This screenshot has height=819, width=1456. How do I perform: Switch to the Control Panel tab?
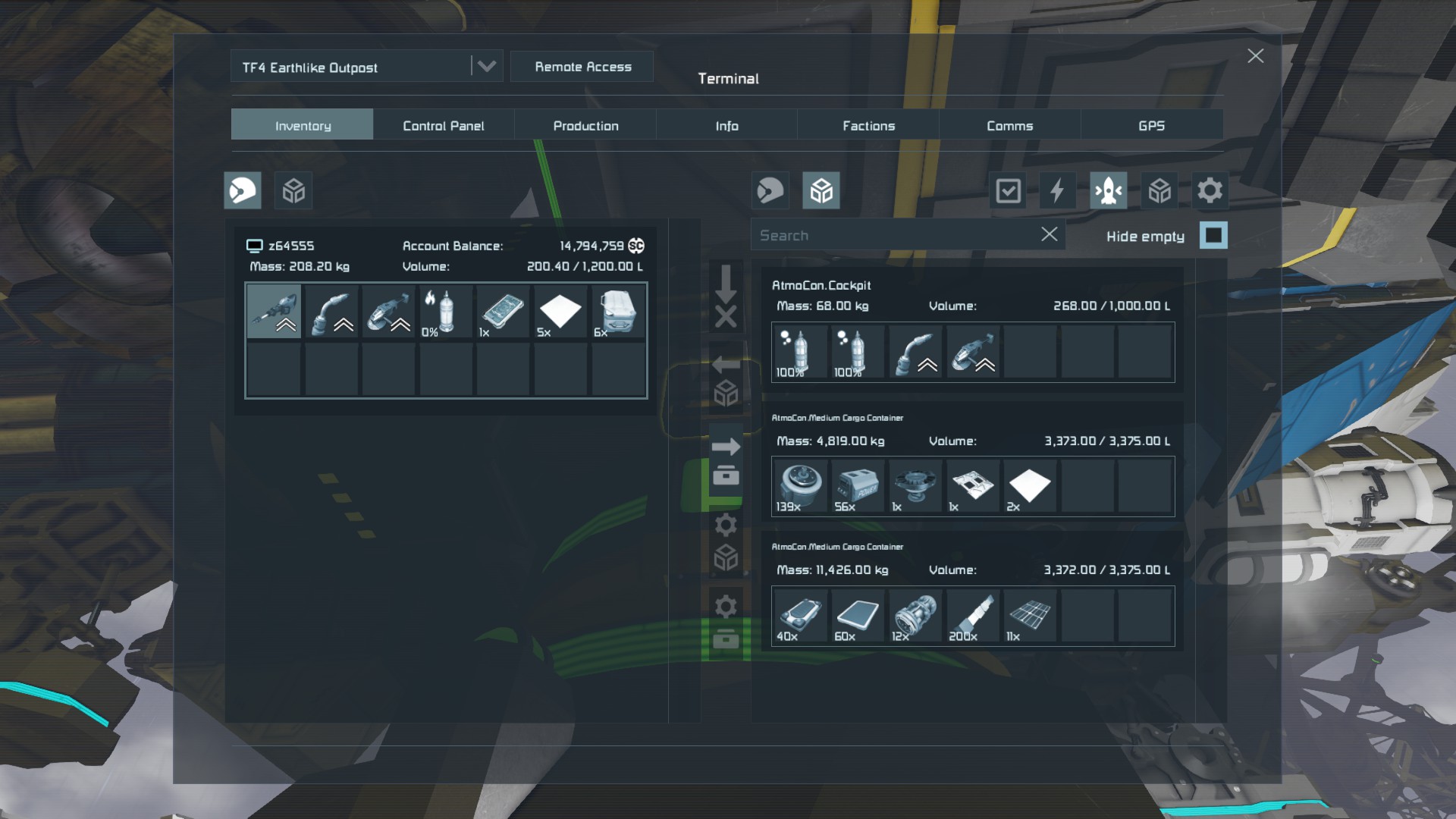pyautogui.click(x=443, y=126)
